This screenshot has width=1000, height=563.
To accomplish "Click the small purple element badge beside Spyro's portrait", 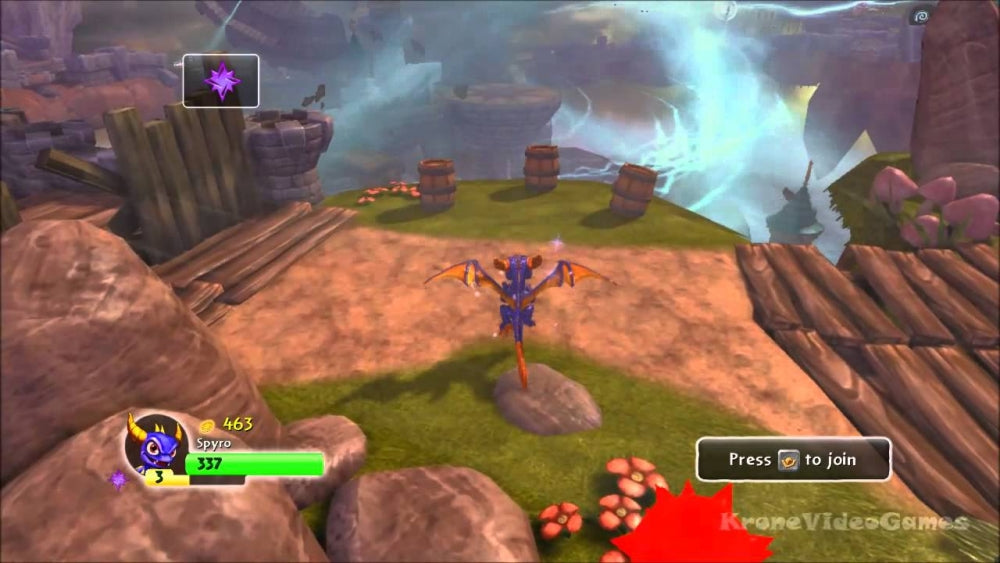I will [x=119, y=480].
